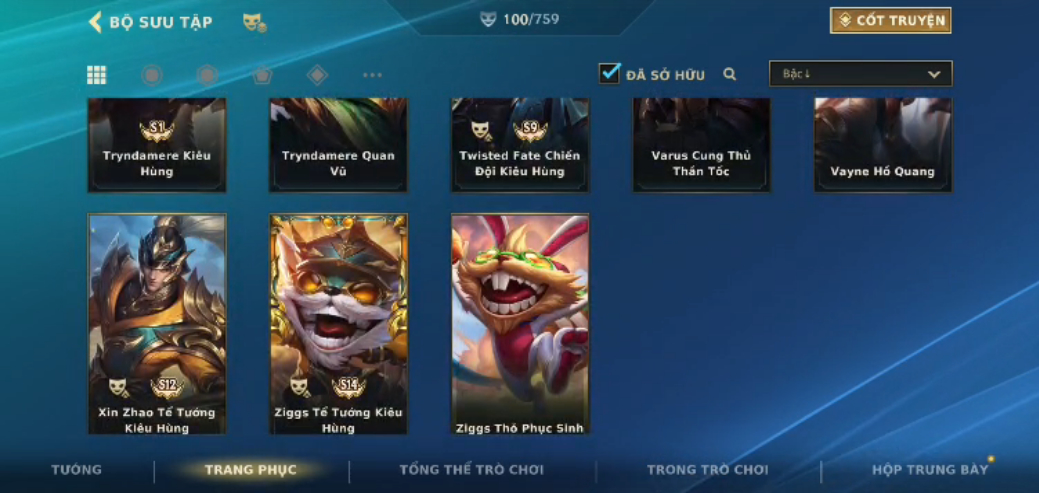Image resolution: width=1039 pixels, height=493 pixels.
Task: Choose Xin Zhao Tế Tướng Kiêu Hùng
Action: 157,324
